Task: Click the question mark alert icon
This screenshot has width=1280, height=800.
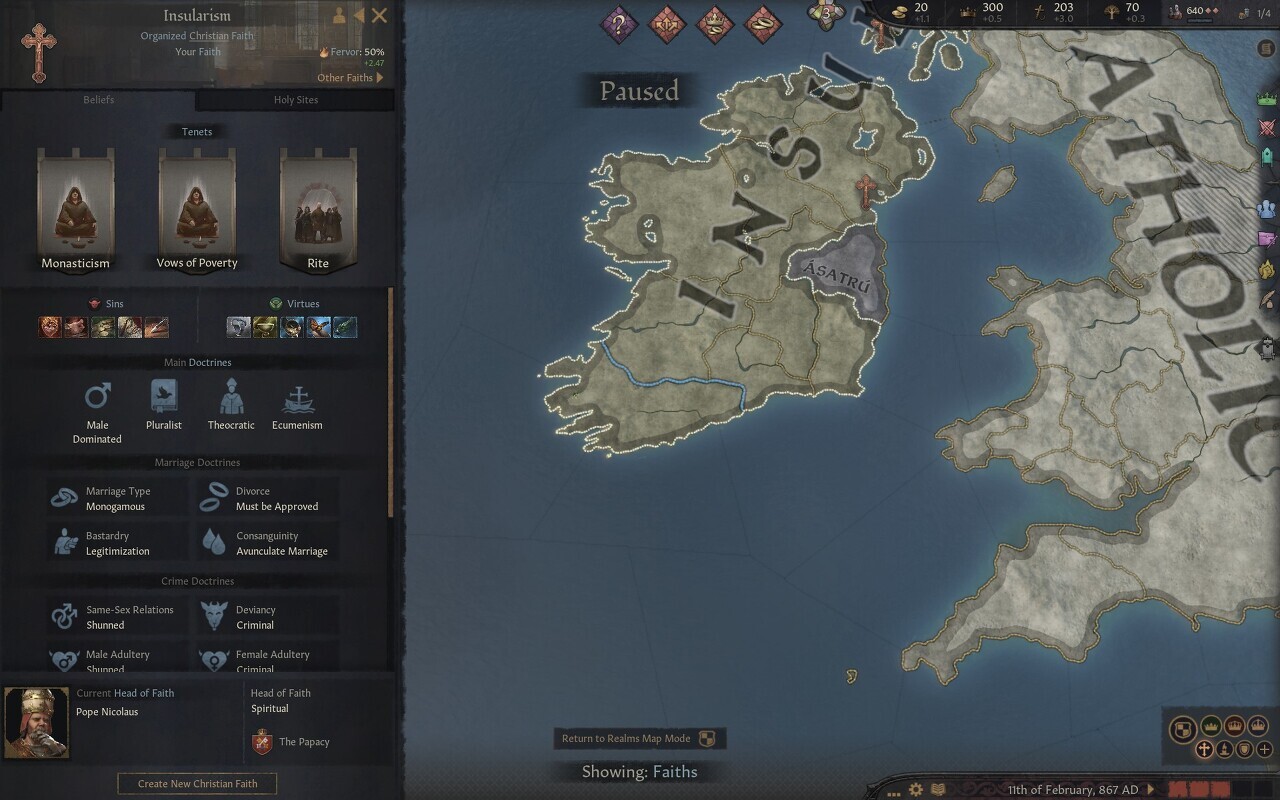Action: [619, 24]
